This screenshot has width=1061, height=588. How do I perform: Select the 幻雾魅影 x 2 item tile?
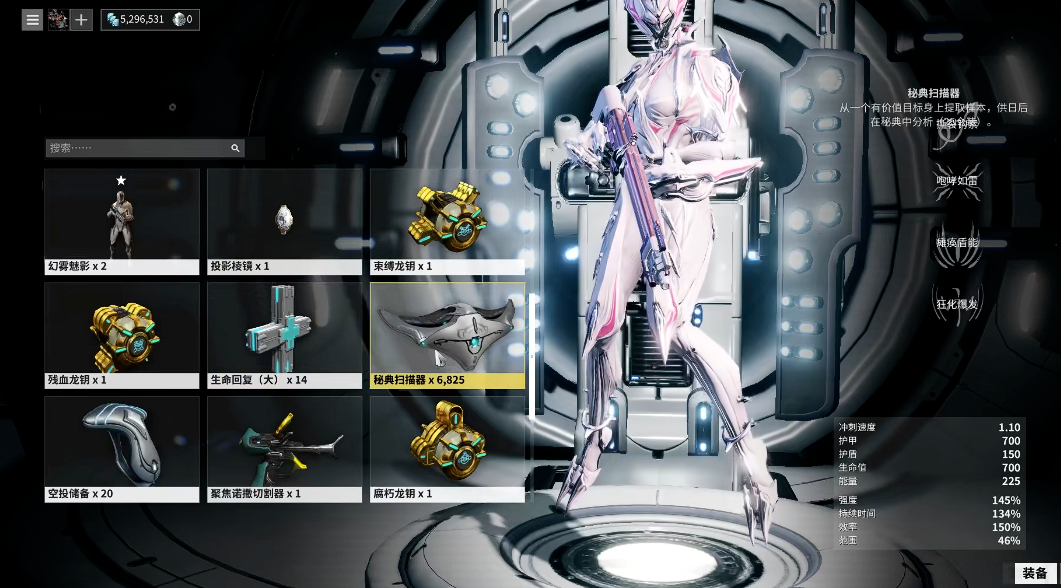(x=122, y=220)
